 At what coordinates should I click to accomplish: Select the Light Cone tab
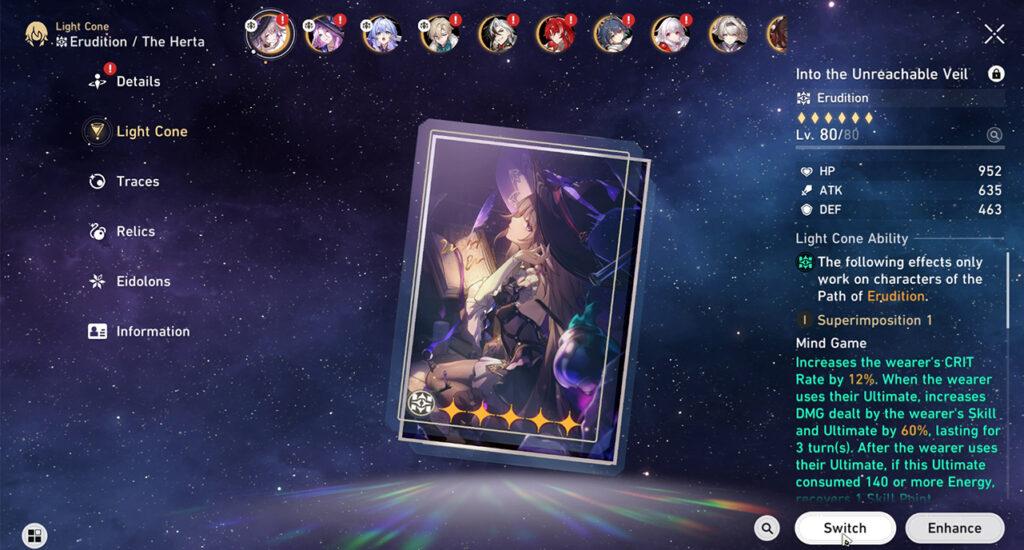150,131
